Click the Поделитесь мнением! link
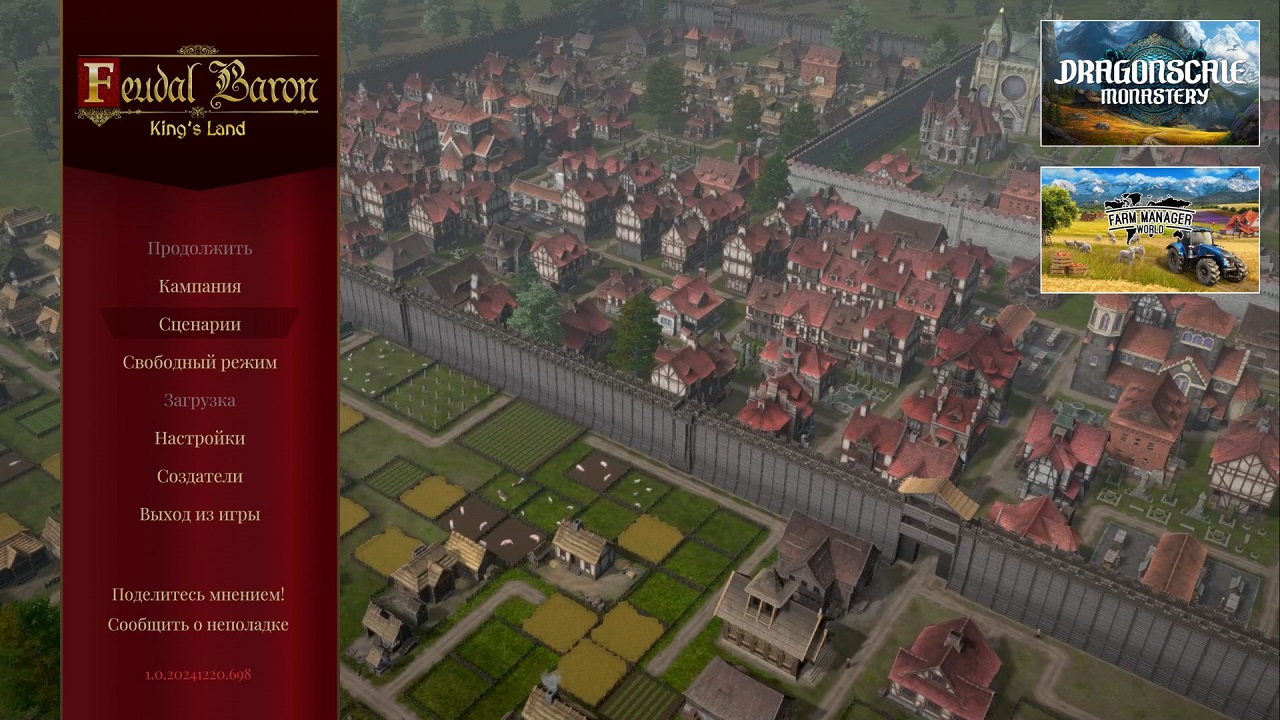The width and height of the screenshot is (1280, 720). pyautogui.click(x=199, y=592)
